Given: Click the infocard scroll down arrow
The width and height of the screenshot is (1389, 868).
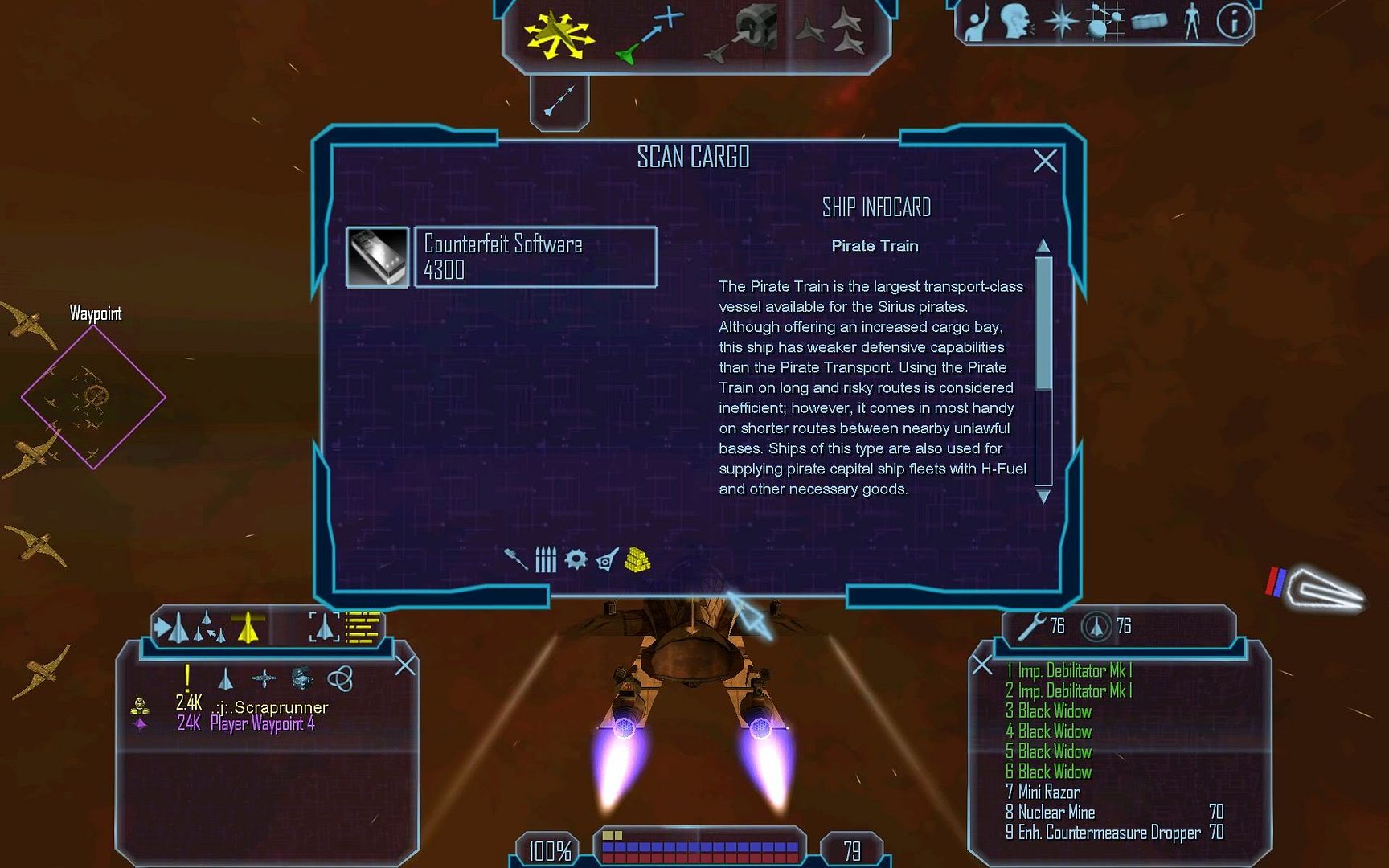Looking at the screenshot, I should click(x=1043, y=497).
